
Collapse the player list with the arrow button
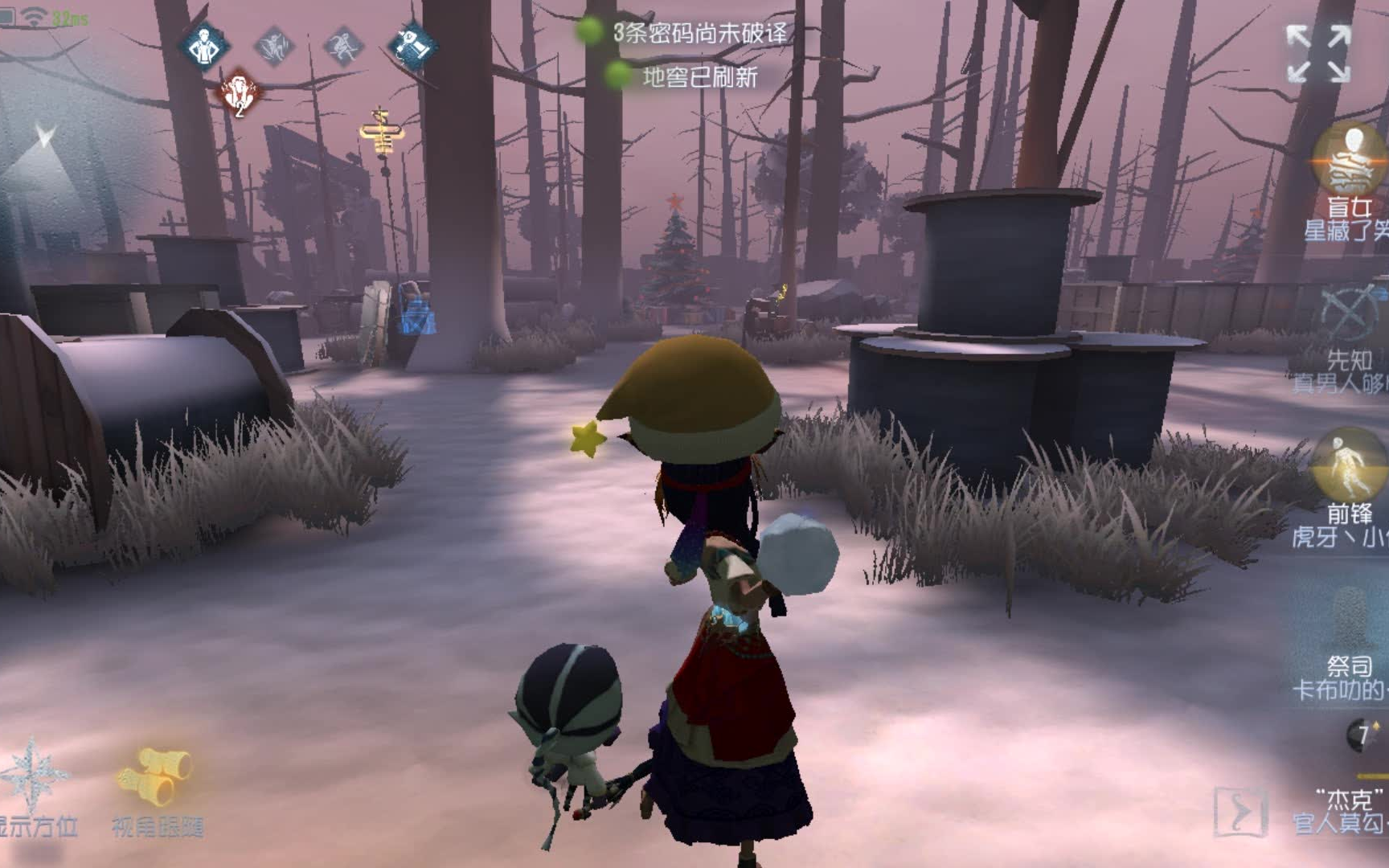pos(1240,812)
